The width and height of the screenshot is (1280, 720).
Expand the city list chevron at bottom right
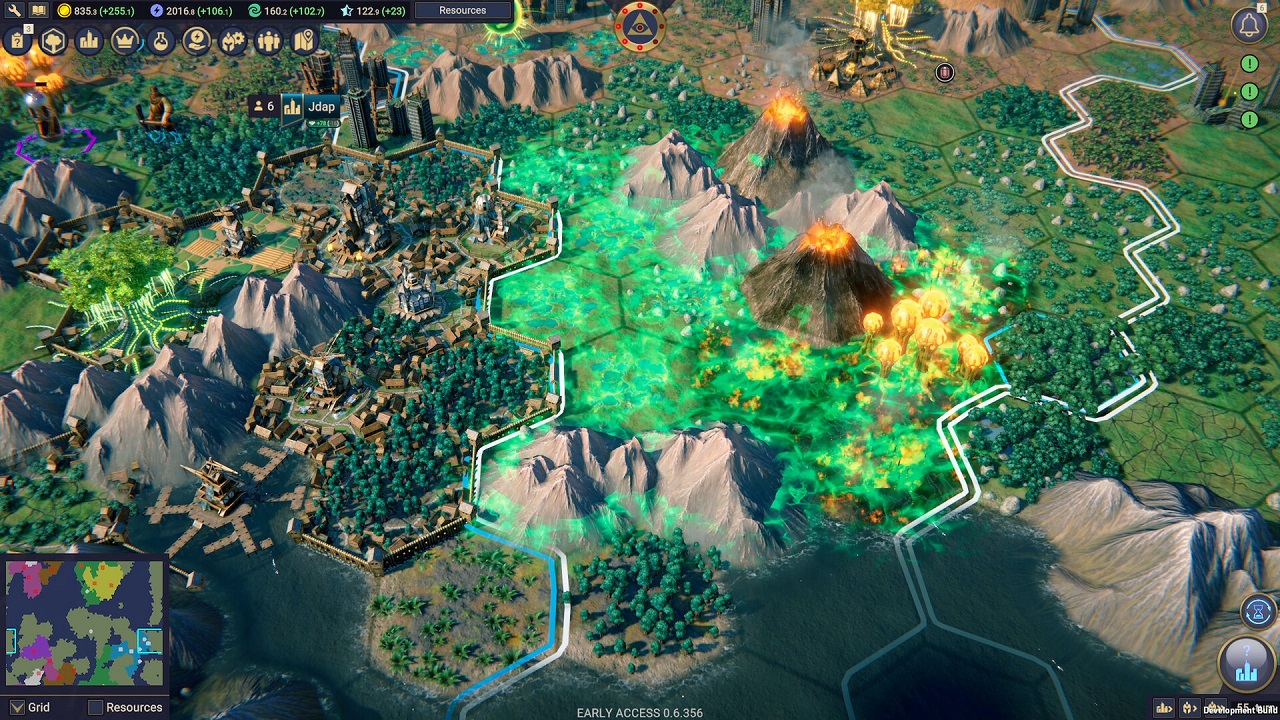1162,706
